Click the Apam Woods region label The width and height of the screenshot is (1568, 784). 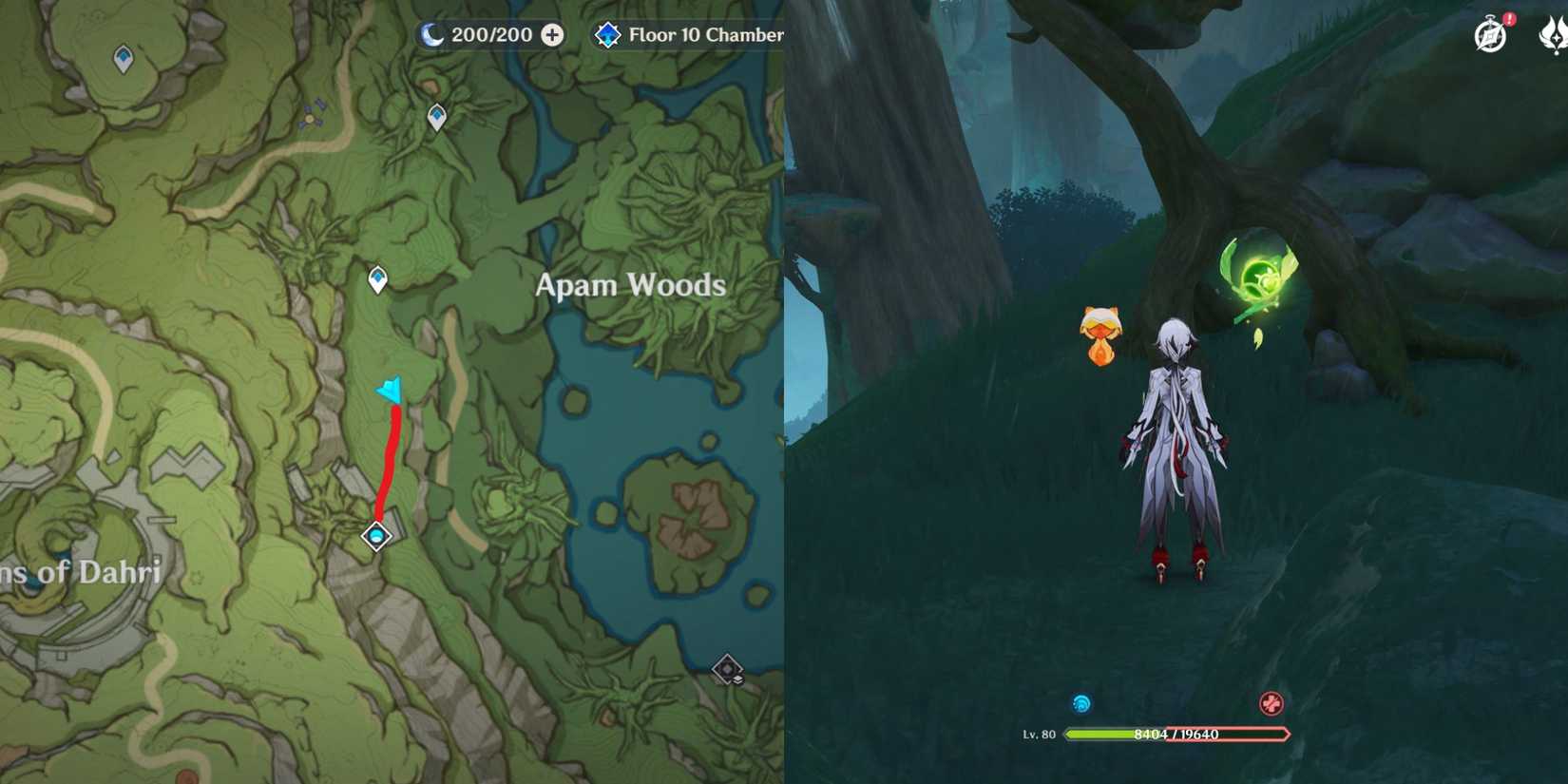pos(630,284)
